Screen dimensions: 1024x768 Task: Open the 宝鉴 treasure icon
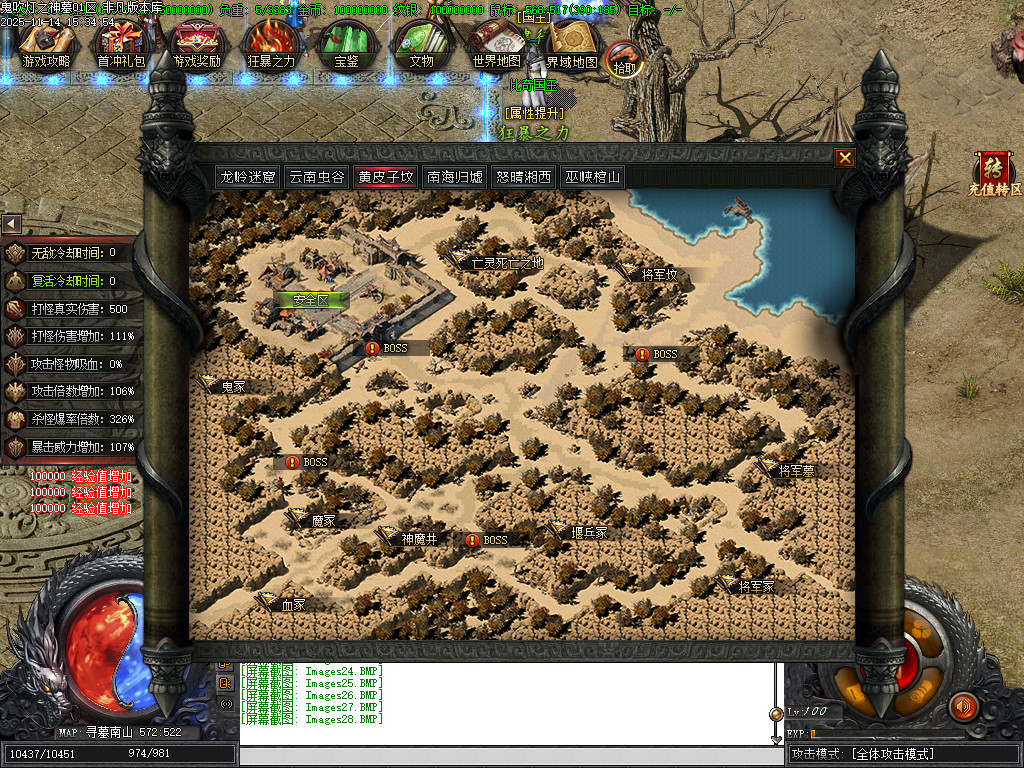pos(346,45)
